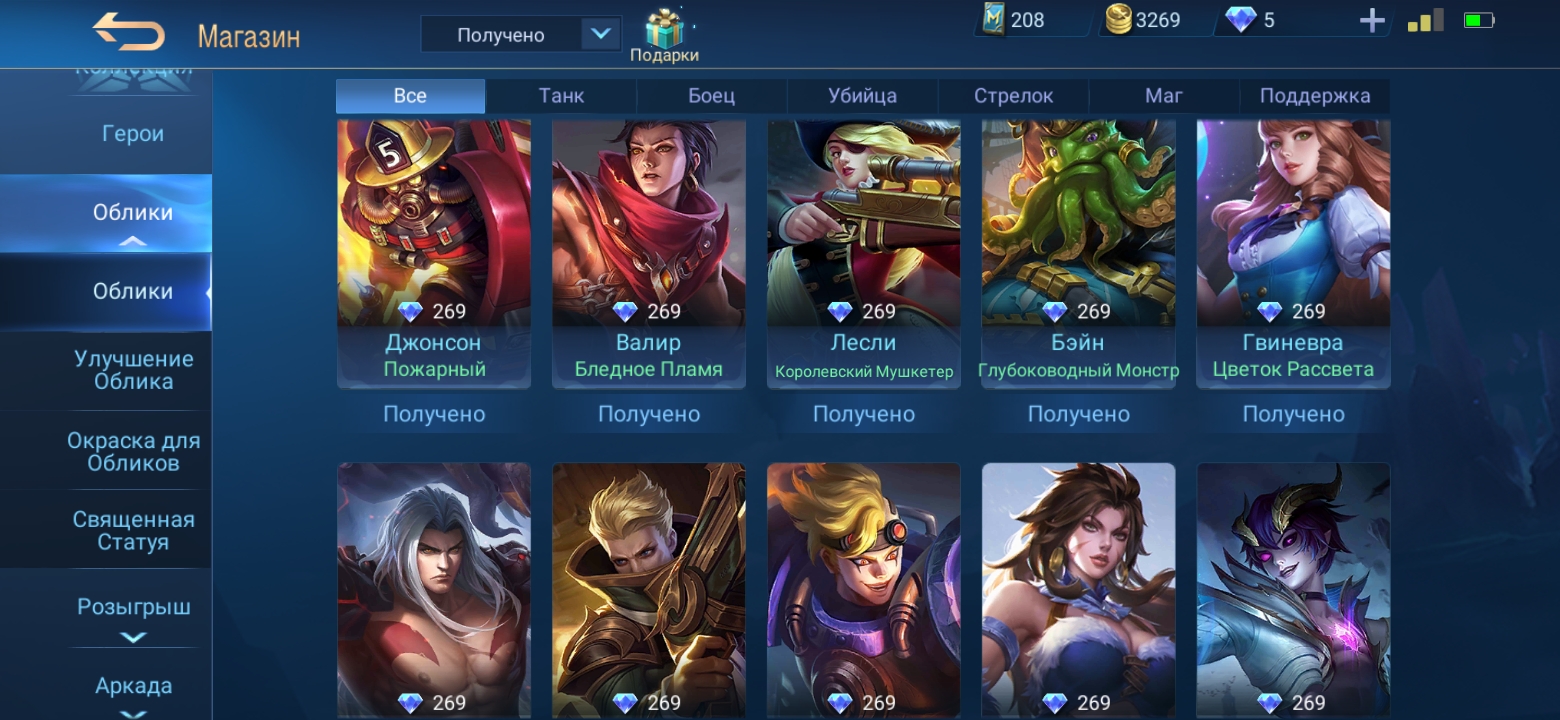Open the Получено filter dropdown

pyautogui.click(x=599, y=34)
